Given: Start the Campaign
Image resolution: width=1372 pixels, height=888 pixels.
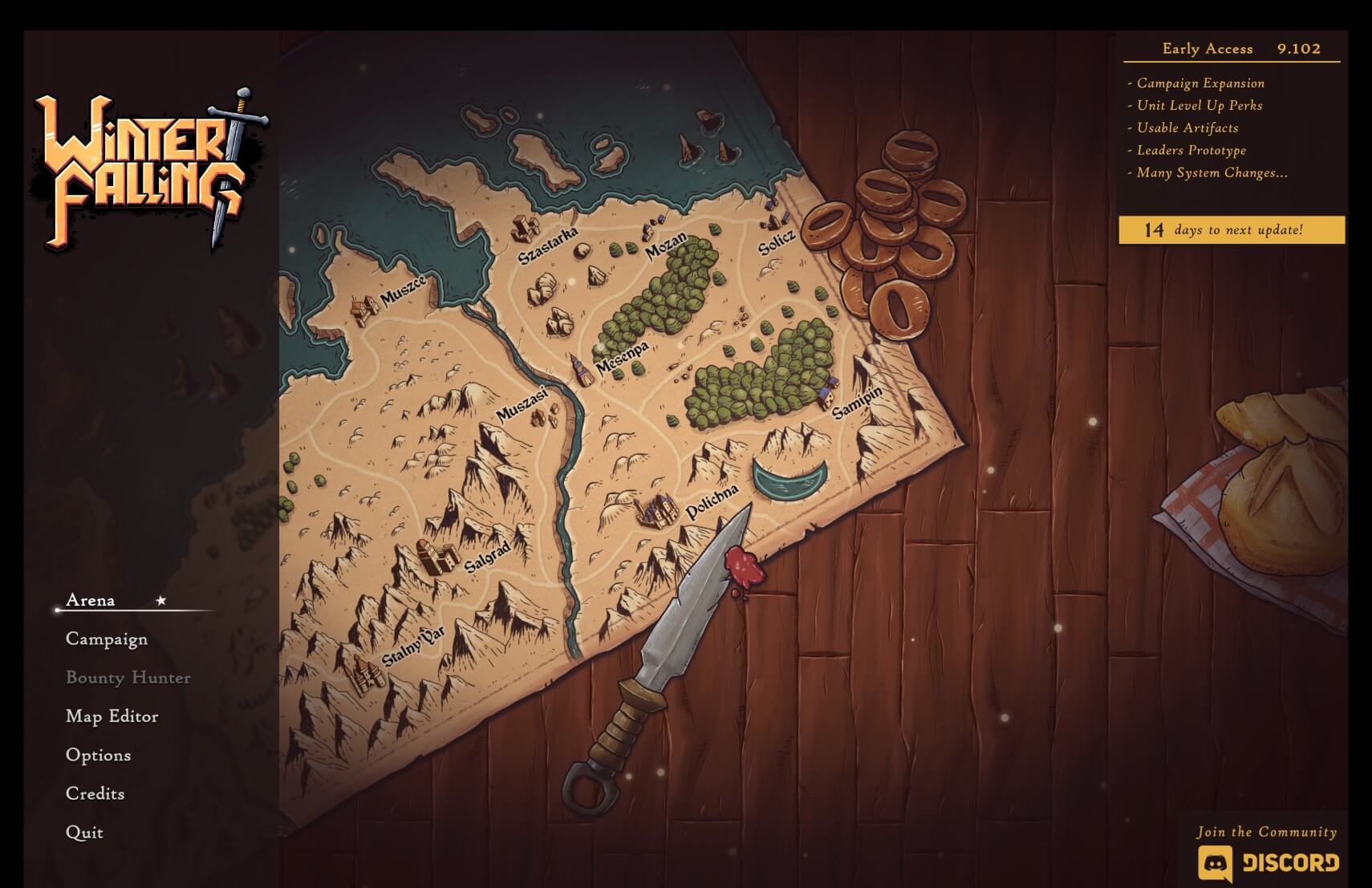Looking at the screenshot, I should point(107,639).
